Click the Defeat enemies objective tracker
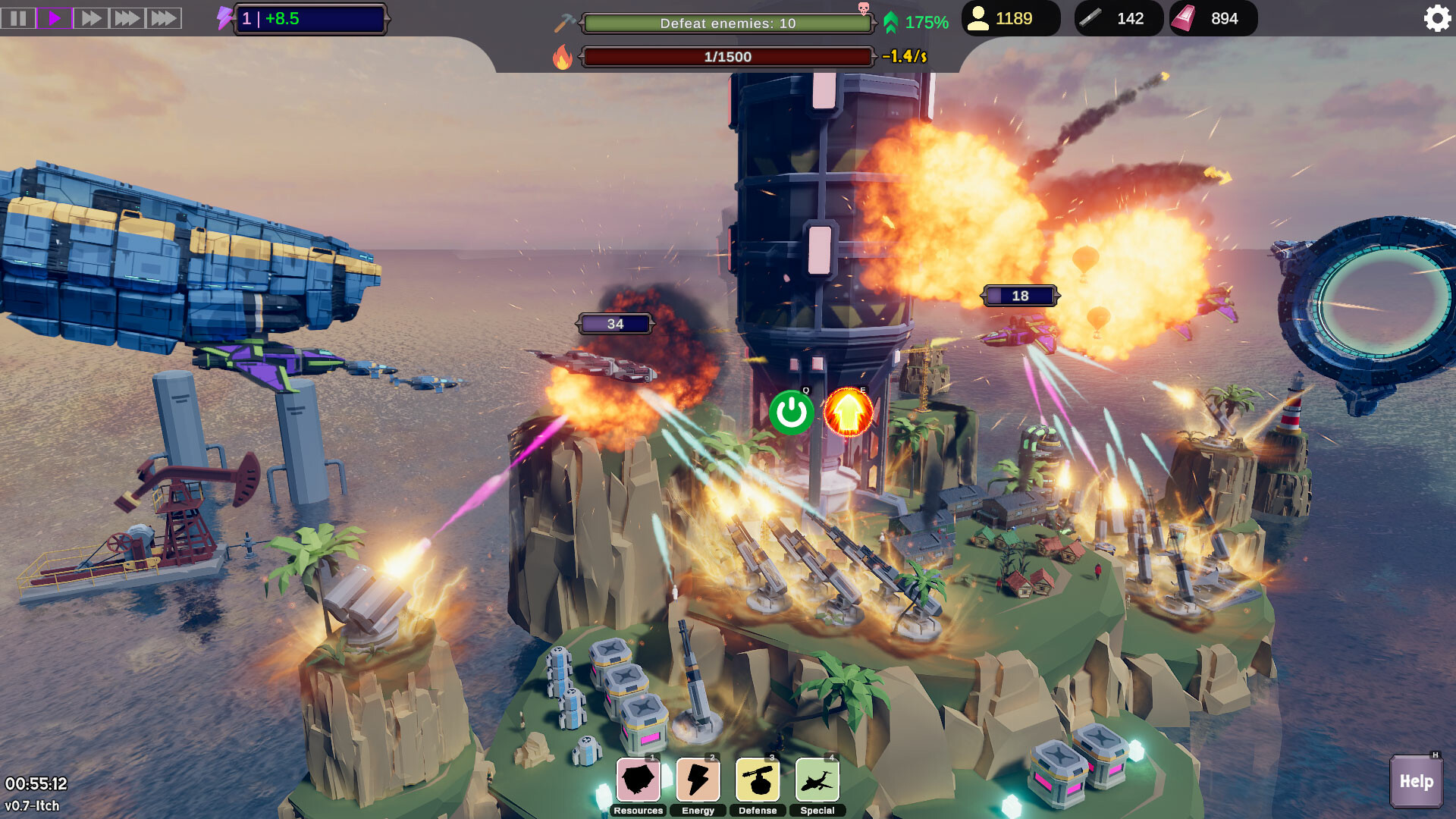 (x=727, y=24)
